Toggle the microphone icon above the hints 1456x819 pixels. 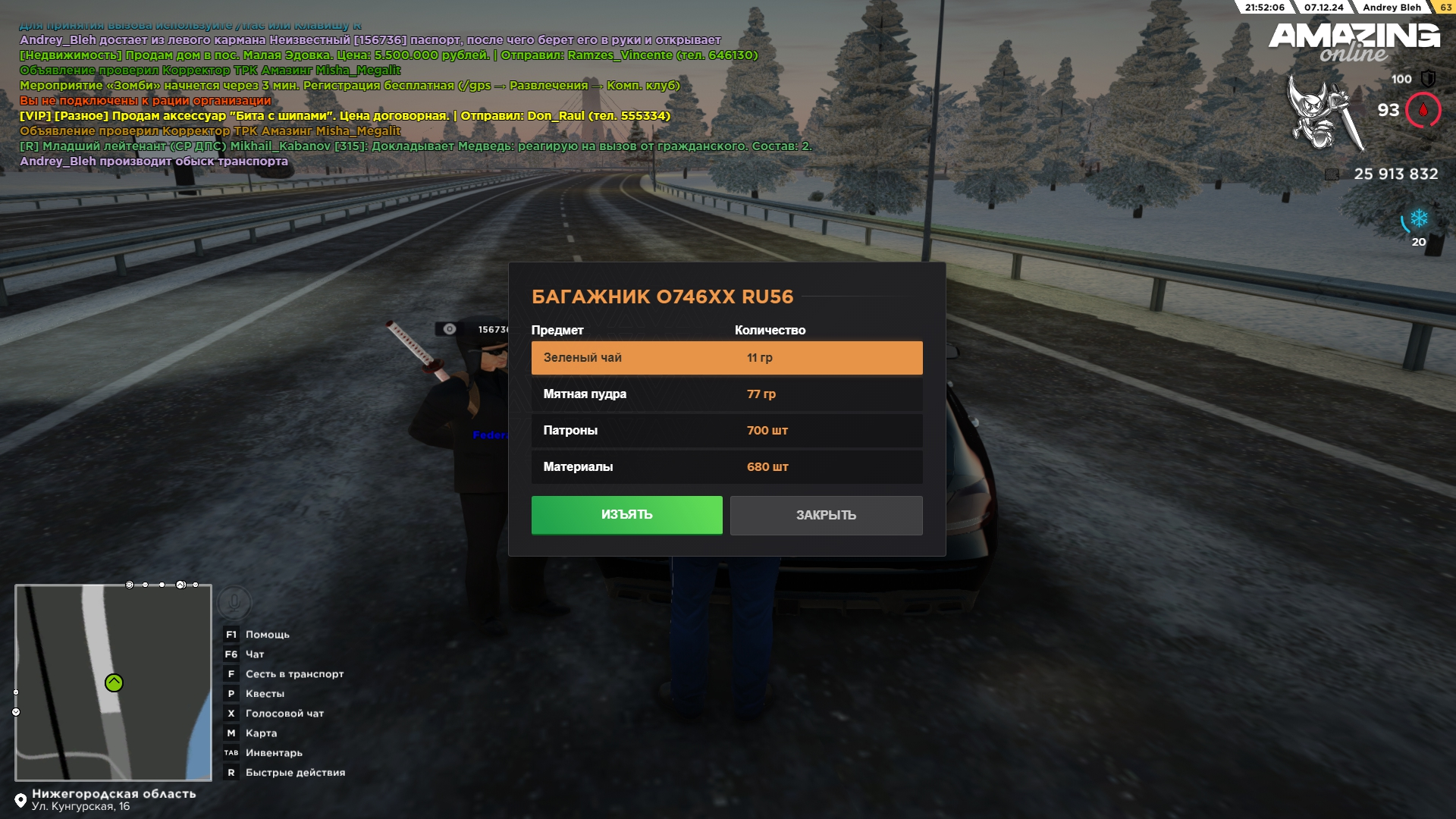(x=234, y=603)
